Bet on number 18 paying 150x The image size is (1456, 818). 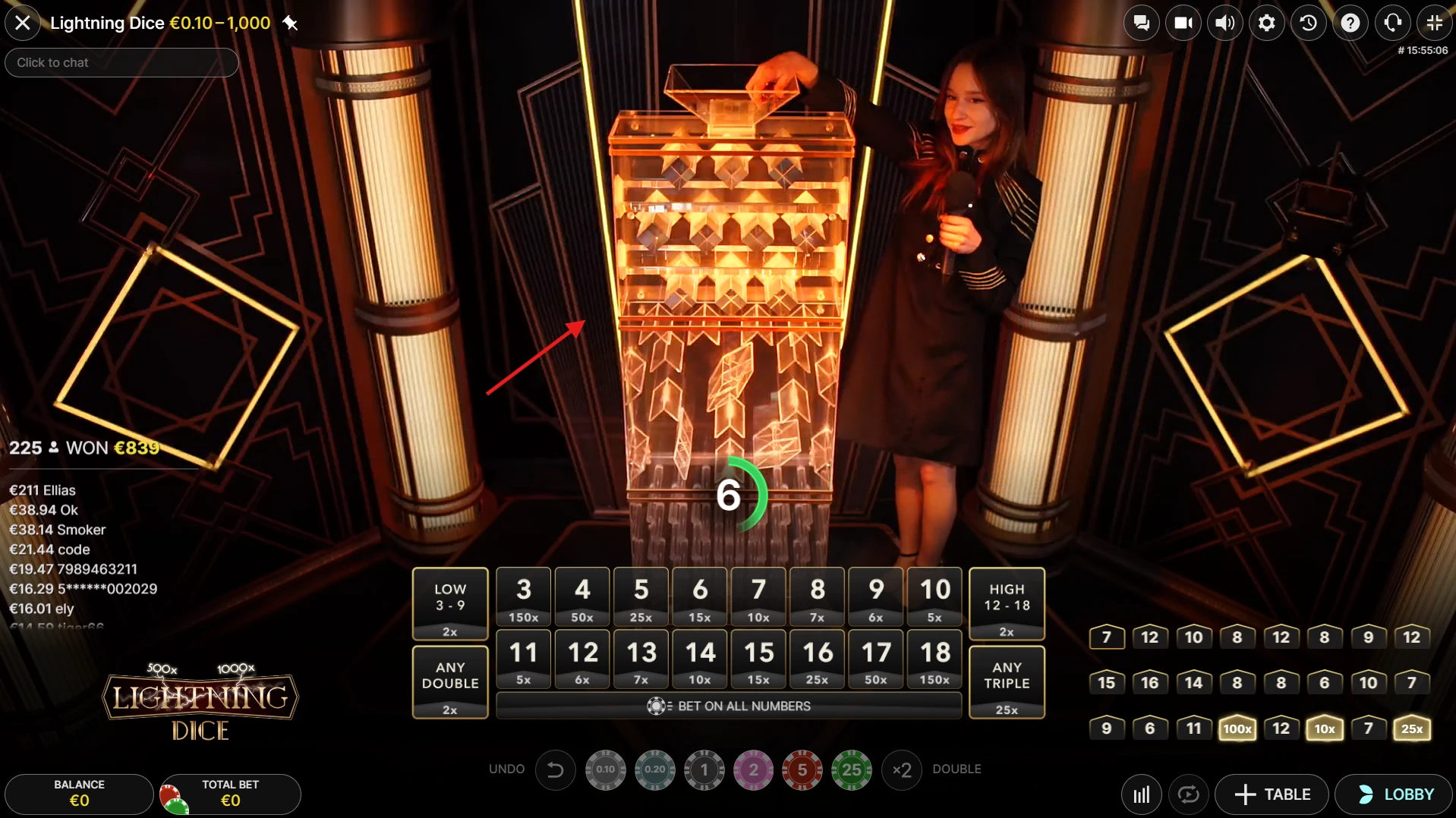934,659
